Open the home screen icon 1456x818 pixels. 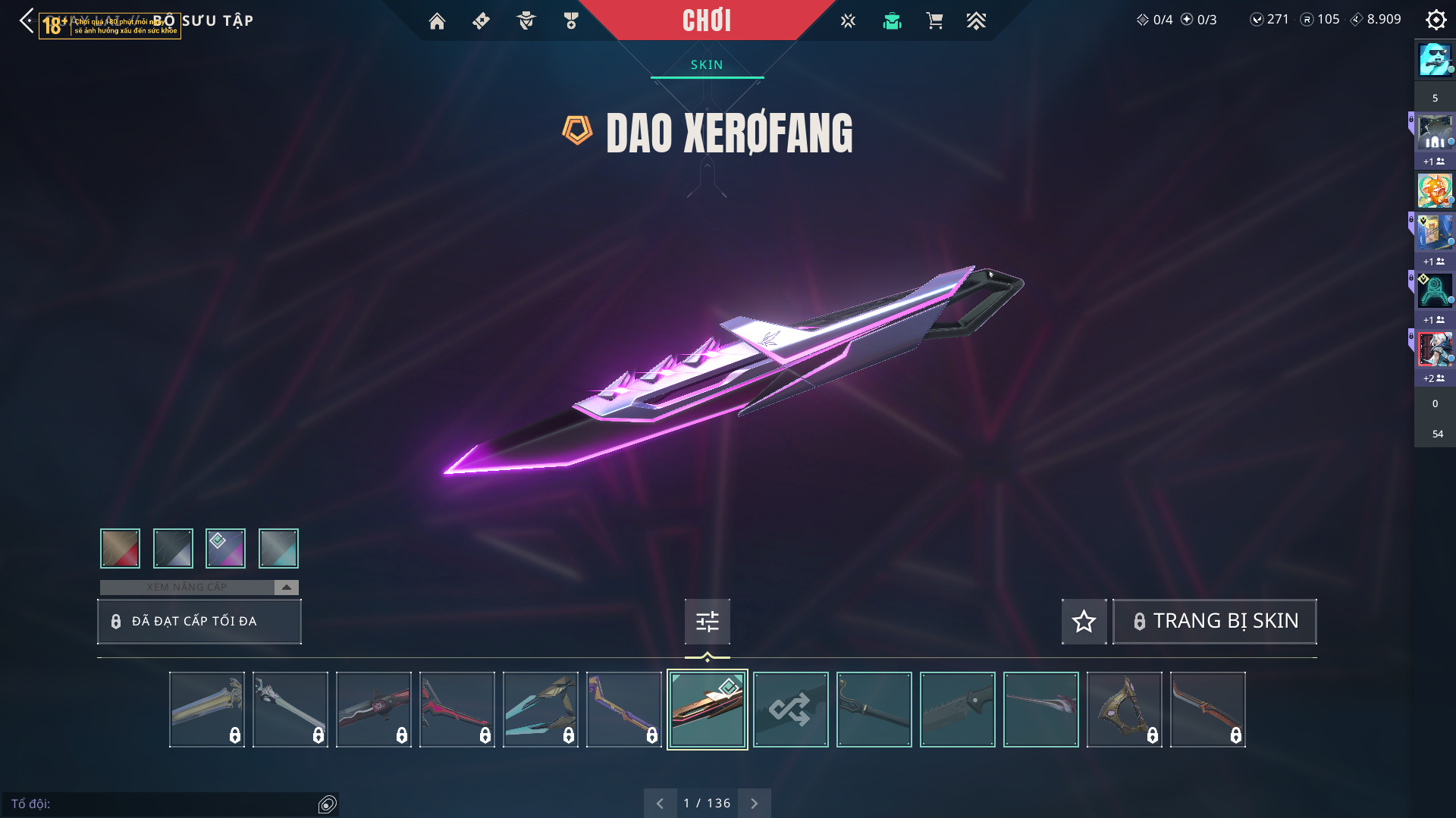click(437, 21)
